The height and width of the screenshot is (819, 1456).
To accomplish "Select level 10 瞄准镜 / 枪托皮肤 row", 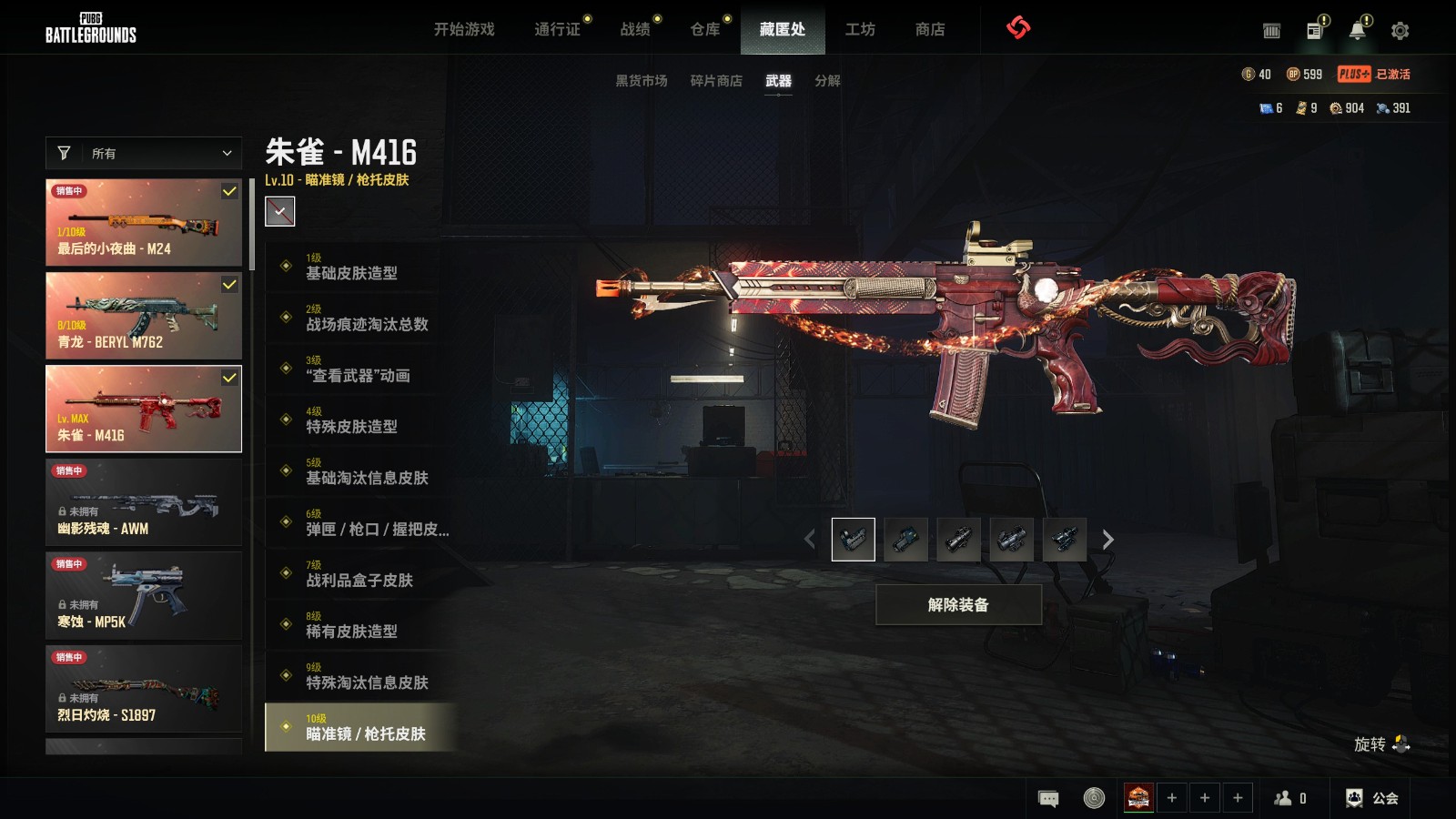I will (360, 727).
